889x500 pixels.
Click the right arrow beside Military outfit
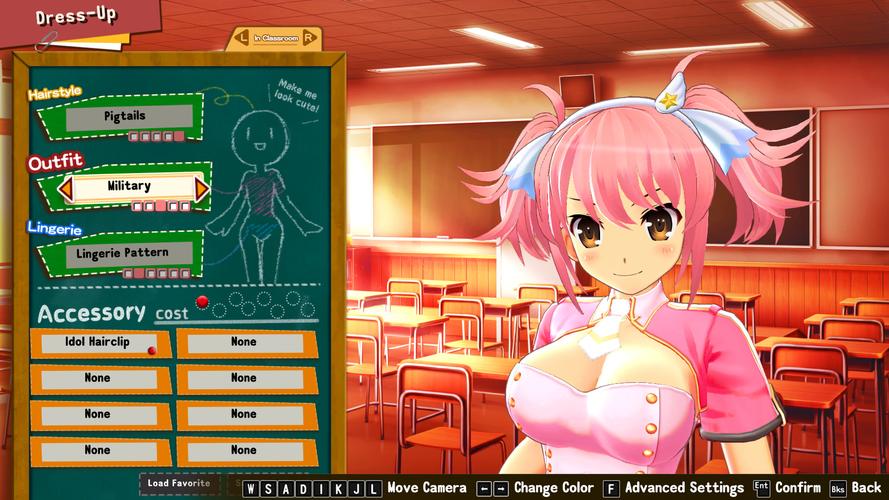[201, 187]
